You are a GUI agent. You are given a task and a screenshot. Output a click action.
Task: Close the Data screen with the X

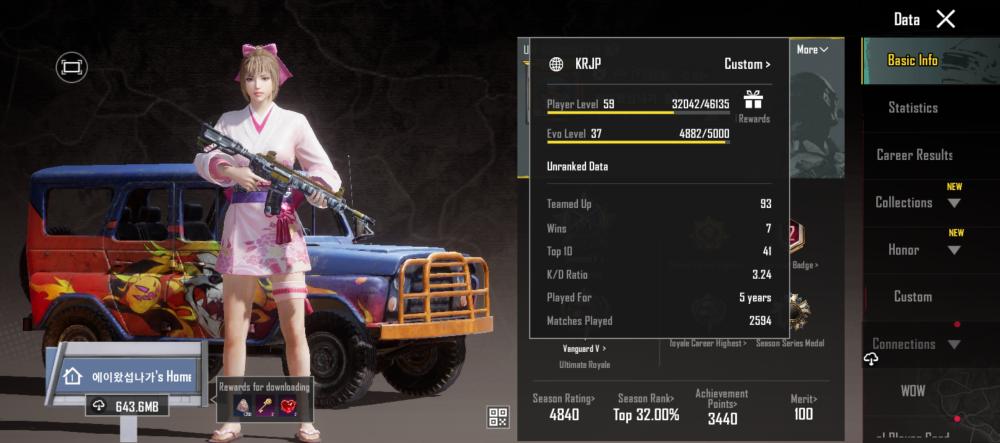945,19
